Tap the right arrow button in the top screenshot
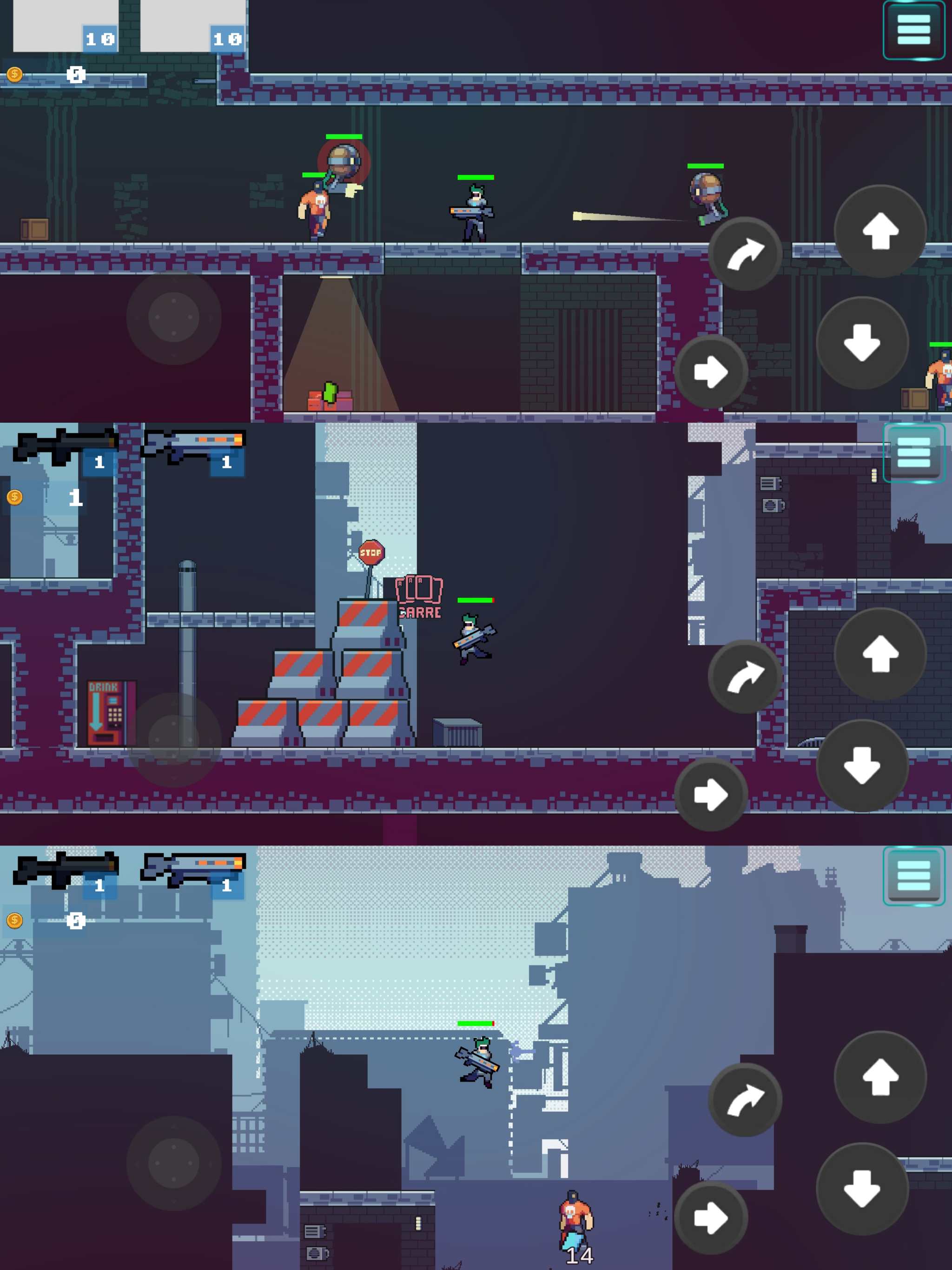The image size is (952, 1270). [x=710, y=372]
